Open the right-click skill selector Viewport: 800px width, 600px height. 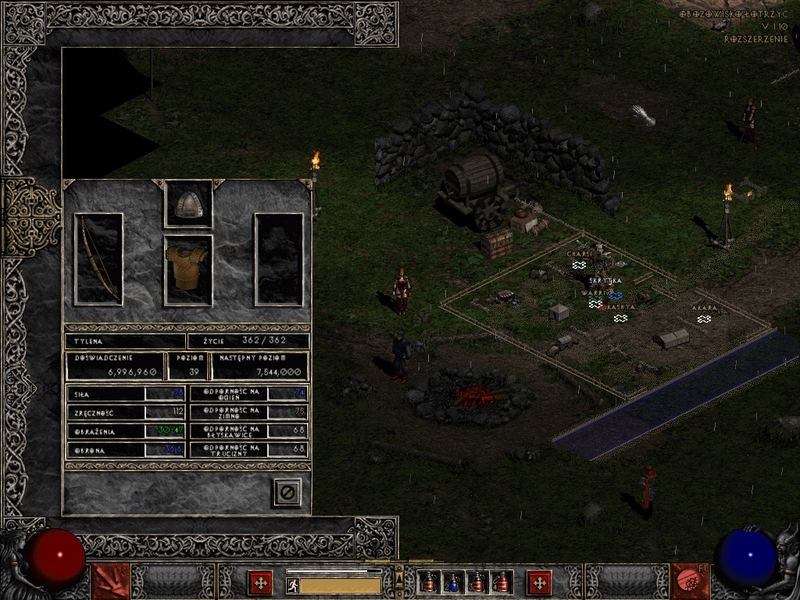tap(689, 581)
